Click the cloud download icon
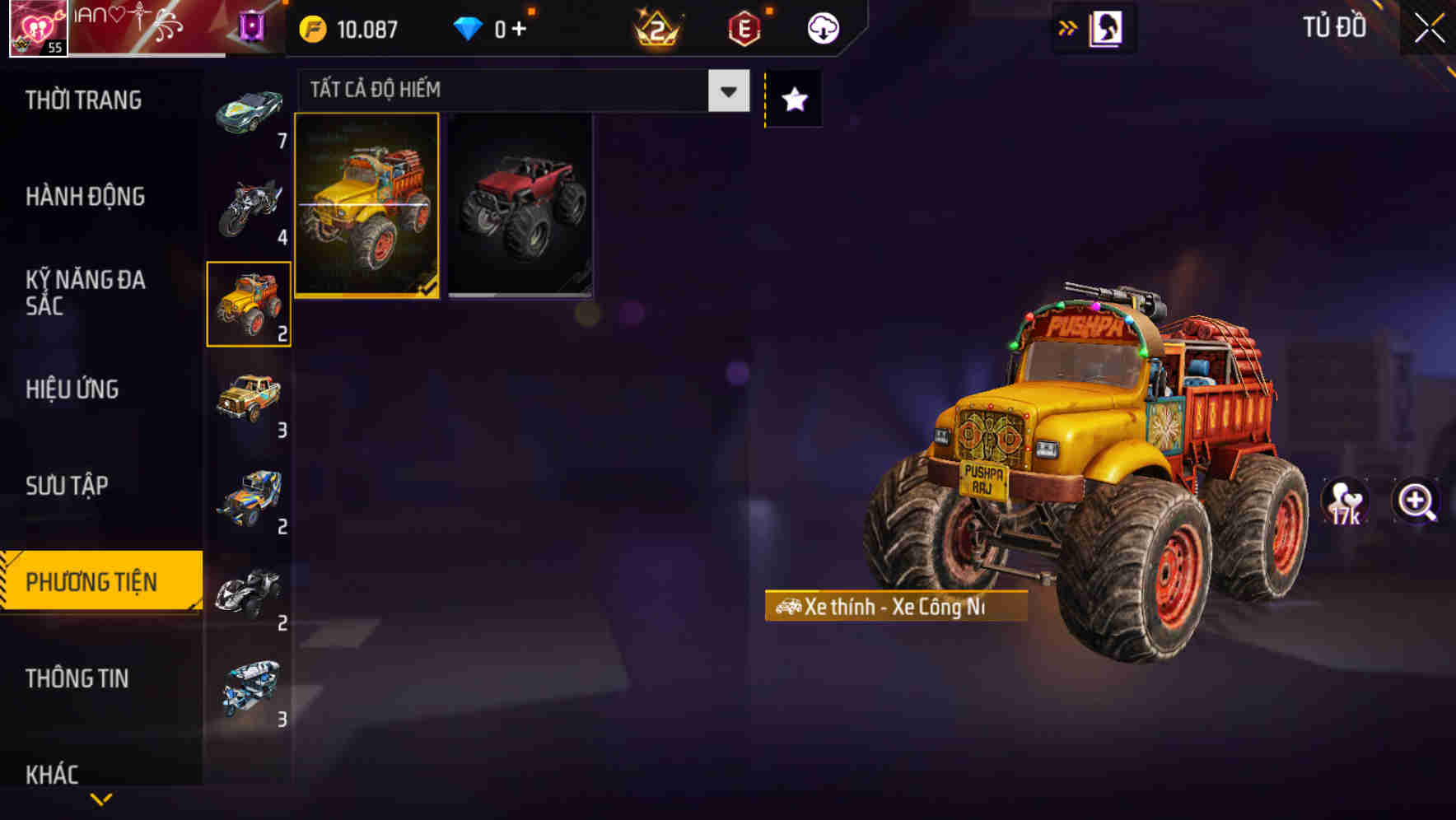This screenshot has height=820, width=1456. tap(823, 27)
